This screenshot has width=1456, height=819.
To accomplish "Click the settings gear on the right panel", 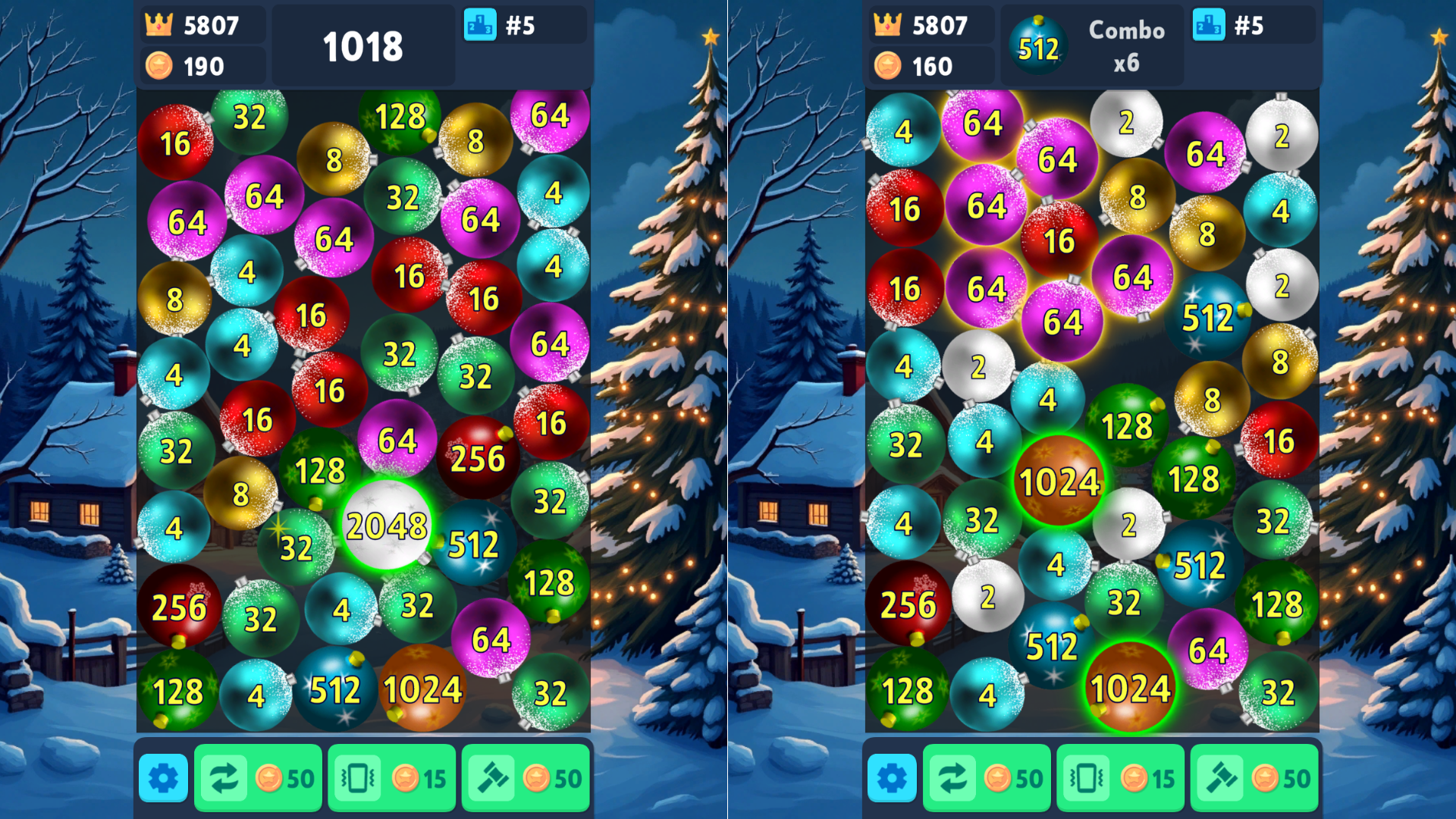I will click(x=893, y=777).
